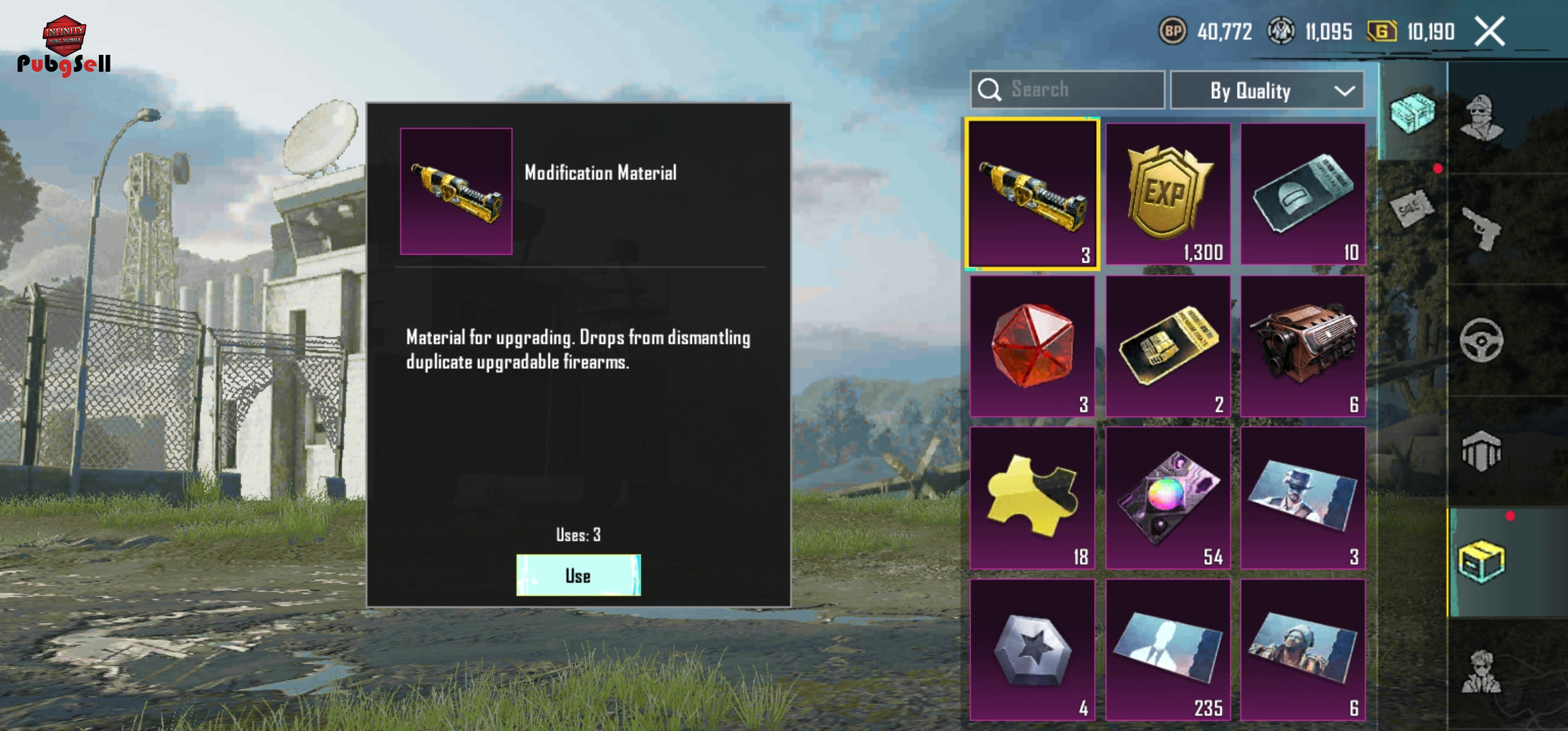The height and width of the screenshot is (731, 1568).
Task: Open the vehicle steering wheel tab
Action: [x=1481, y=340]
